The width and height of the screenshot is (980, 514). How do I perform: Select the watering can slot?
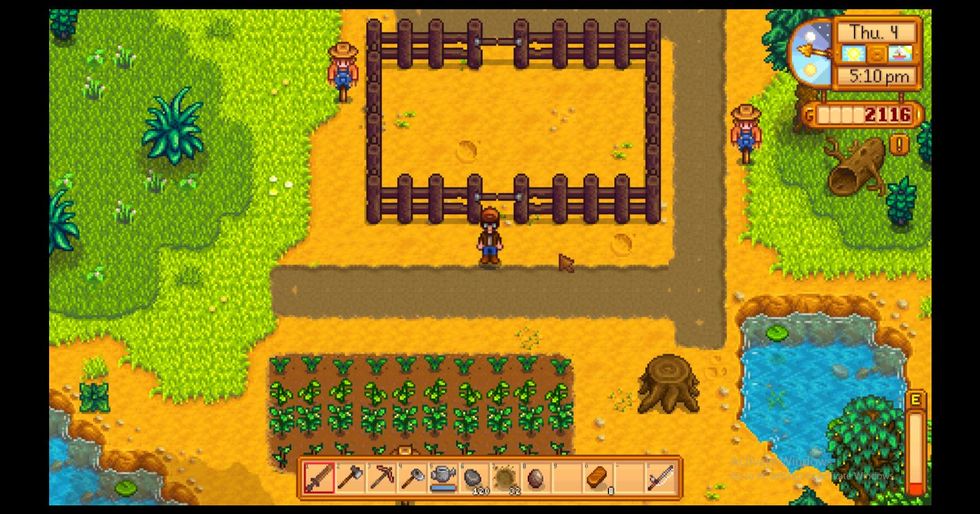click(x=442, y=478)
